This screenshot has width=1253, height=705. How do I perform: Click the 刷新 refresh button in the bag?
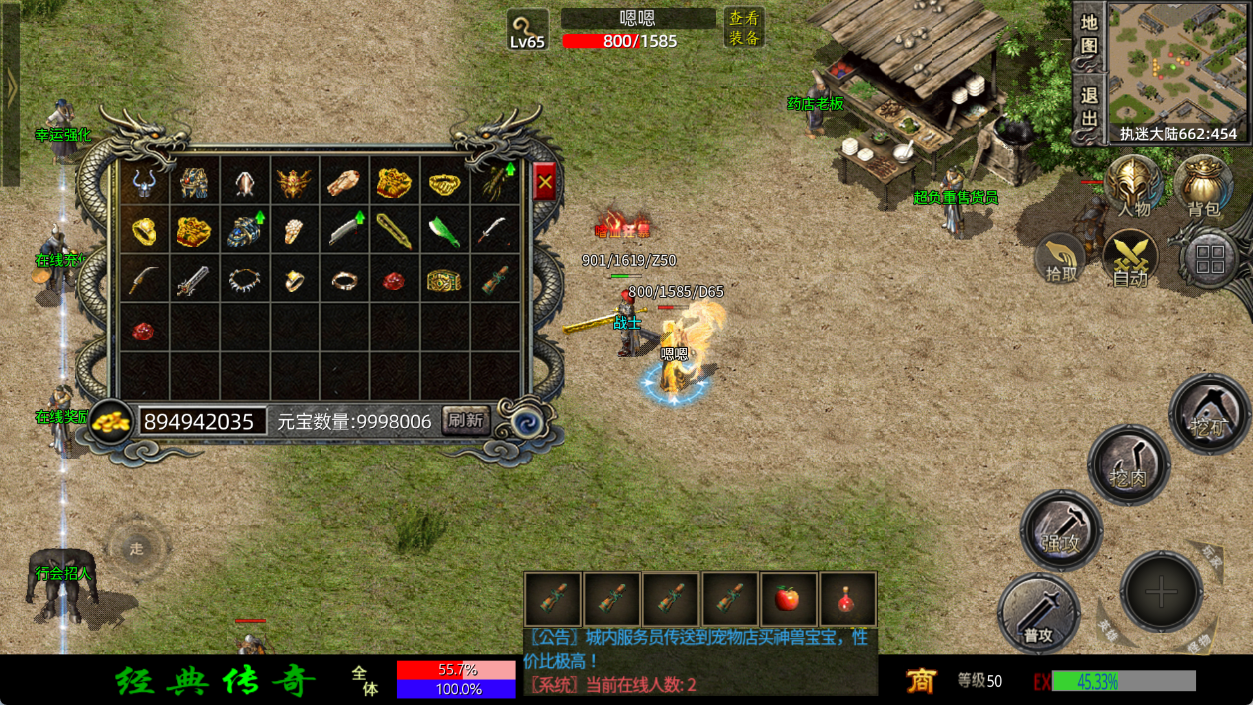465,420
